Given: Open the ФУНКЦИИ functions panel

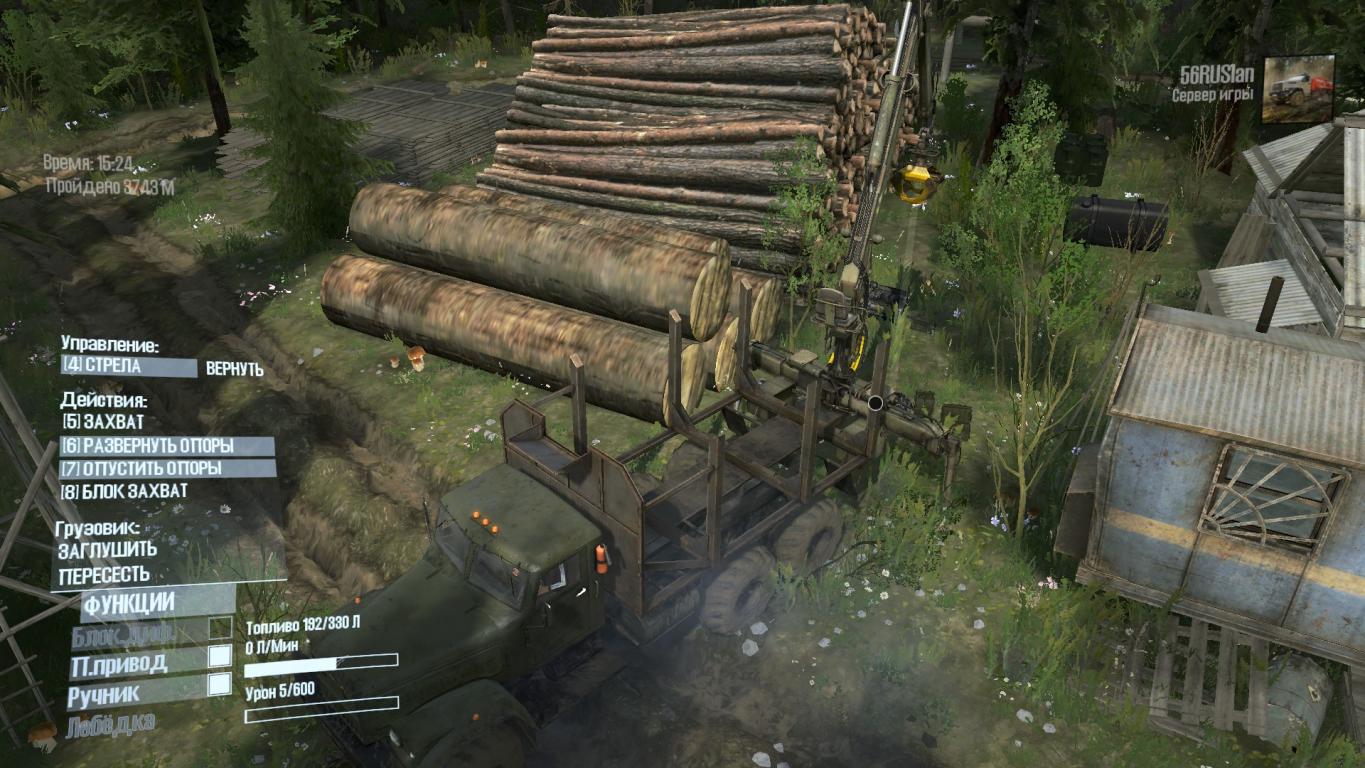Looking at the screenshot, I should [128, 603].
